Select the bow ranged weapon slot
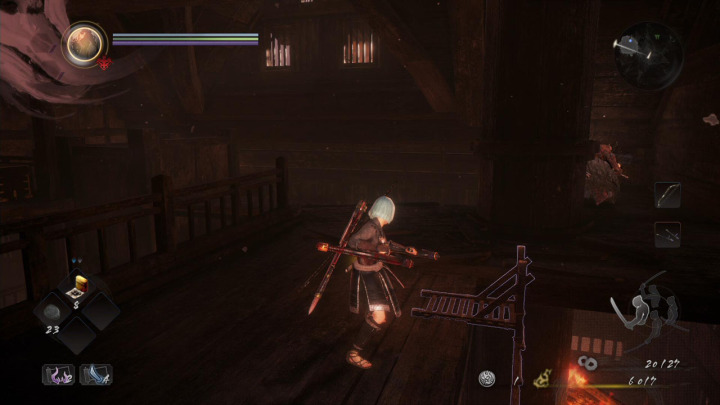The image size is (720, 405). pos(667,194)
